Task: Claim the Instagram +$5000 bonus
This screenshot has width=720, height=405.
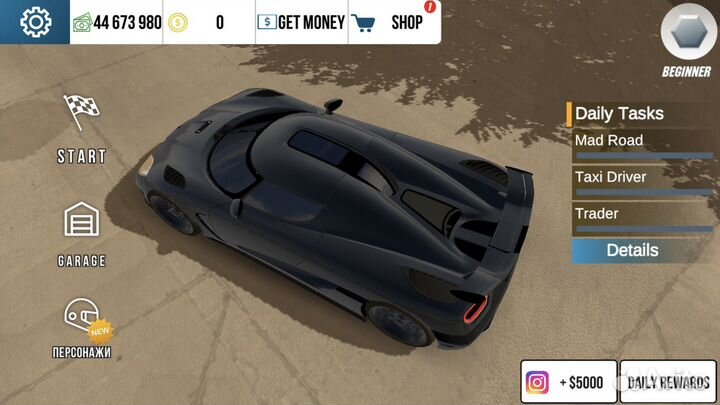Action: [568, 382]
